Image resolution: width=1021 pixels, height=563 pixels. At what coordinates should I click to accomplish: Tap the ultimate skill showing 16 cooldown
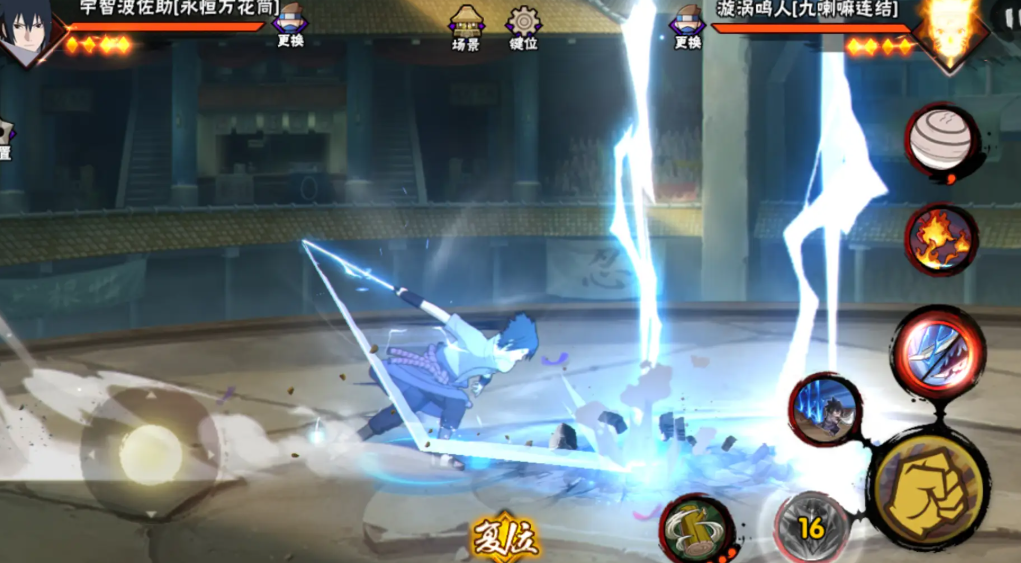(x=812, y=527)
